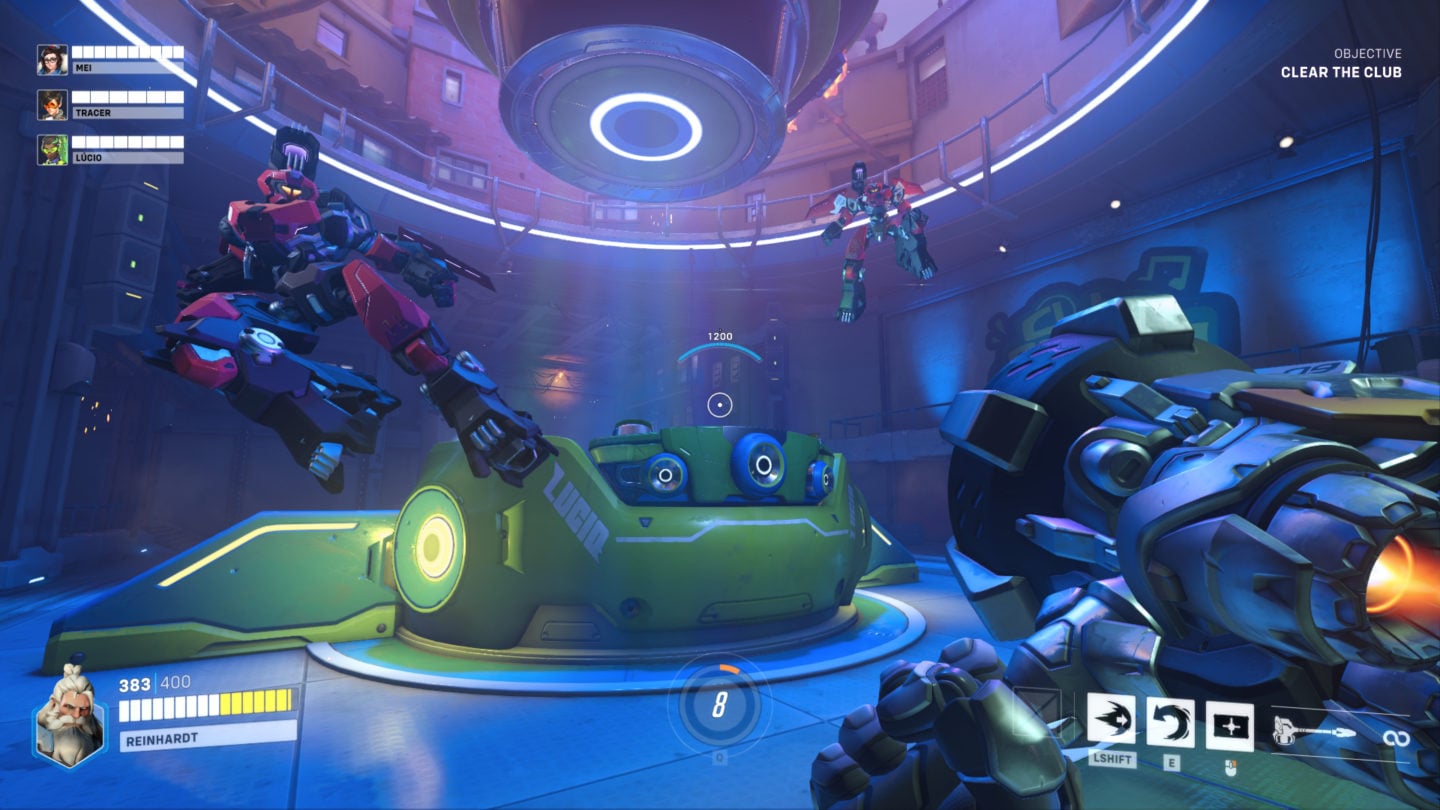Click Tracer's team portrait
The image size is (1440, 810).
point(50,107)
